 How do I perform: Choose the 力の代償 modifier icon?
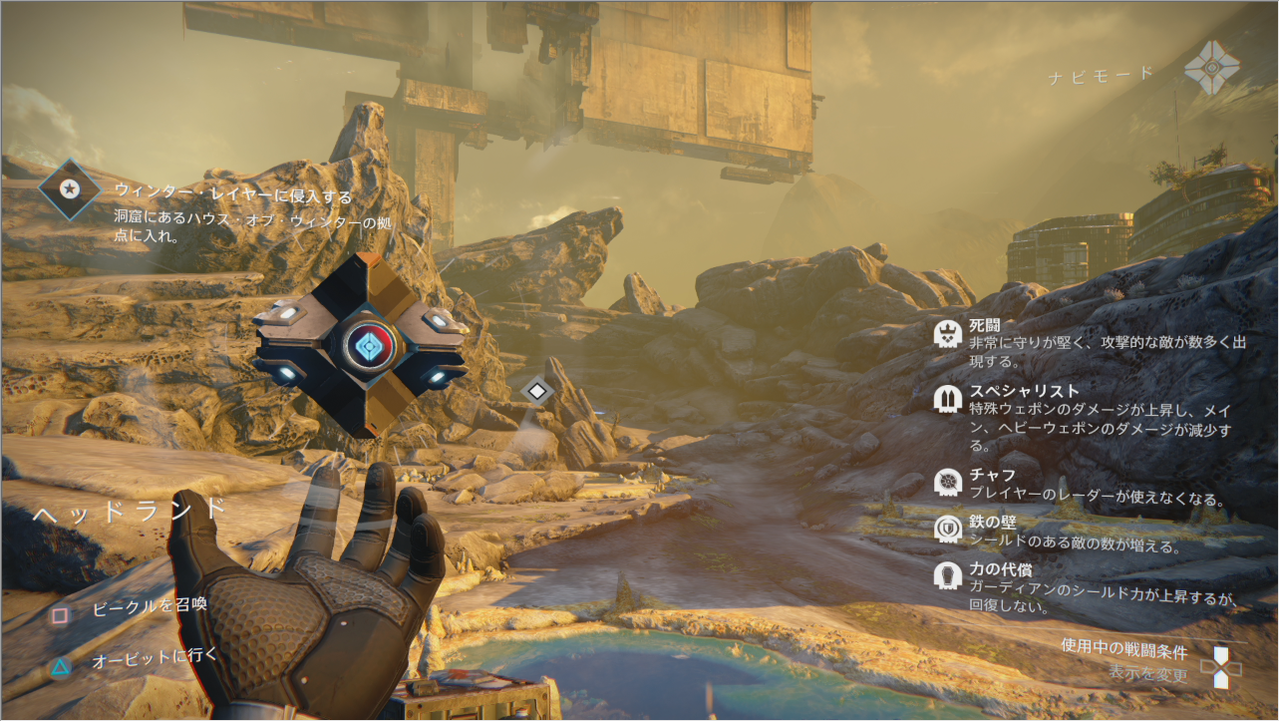947,576
